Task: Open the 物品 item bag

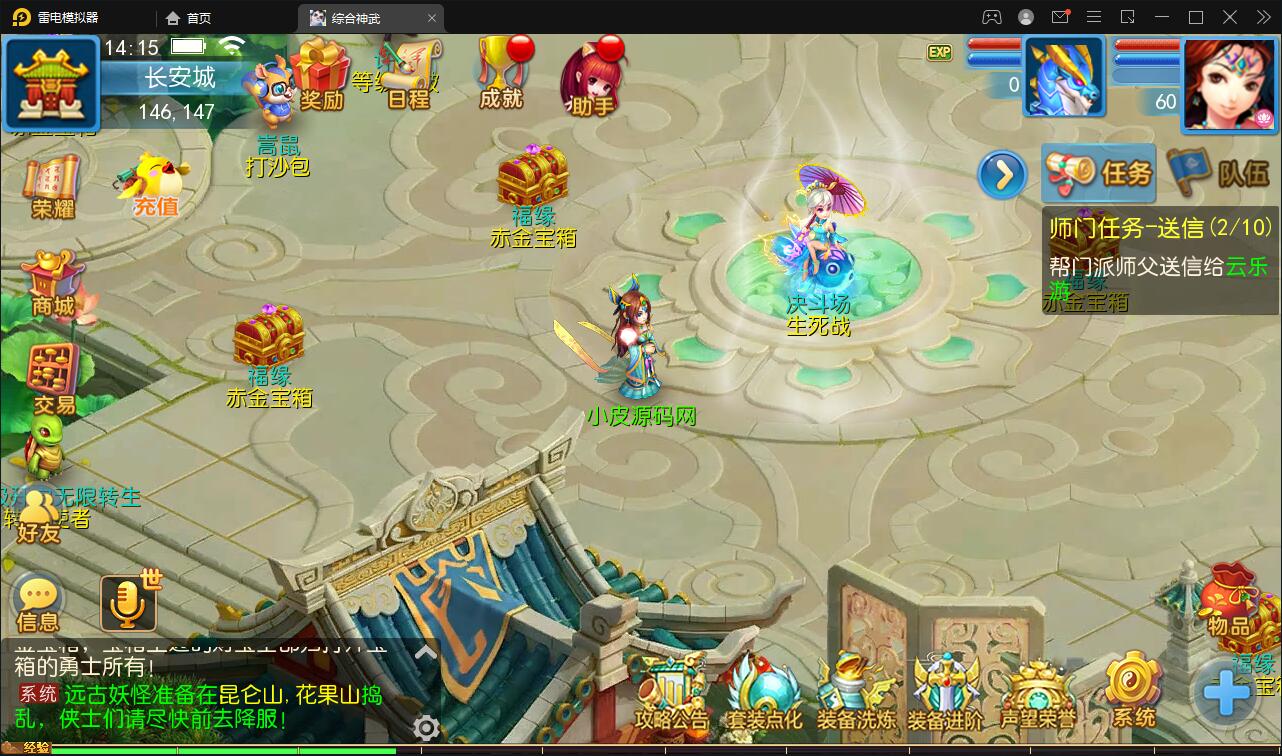Action: pyautogui.click(x=1230, y=610)
